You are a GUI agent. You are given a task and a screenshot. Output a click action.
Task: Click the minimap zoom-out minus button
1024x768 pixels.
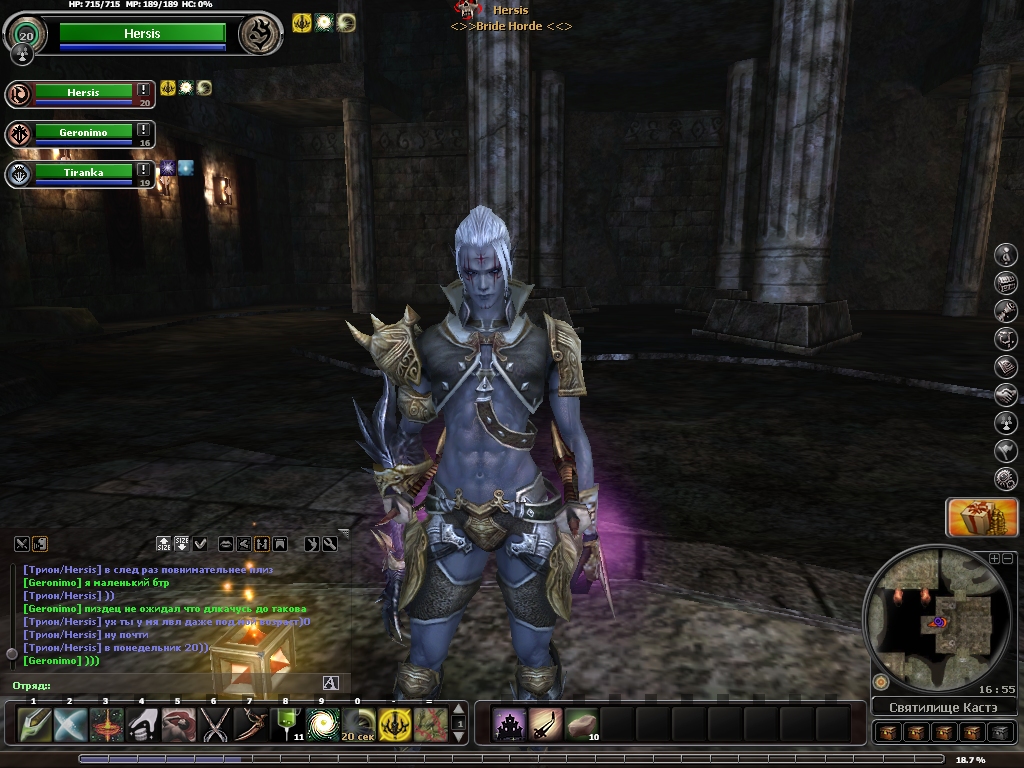(x=1008, y=558)
